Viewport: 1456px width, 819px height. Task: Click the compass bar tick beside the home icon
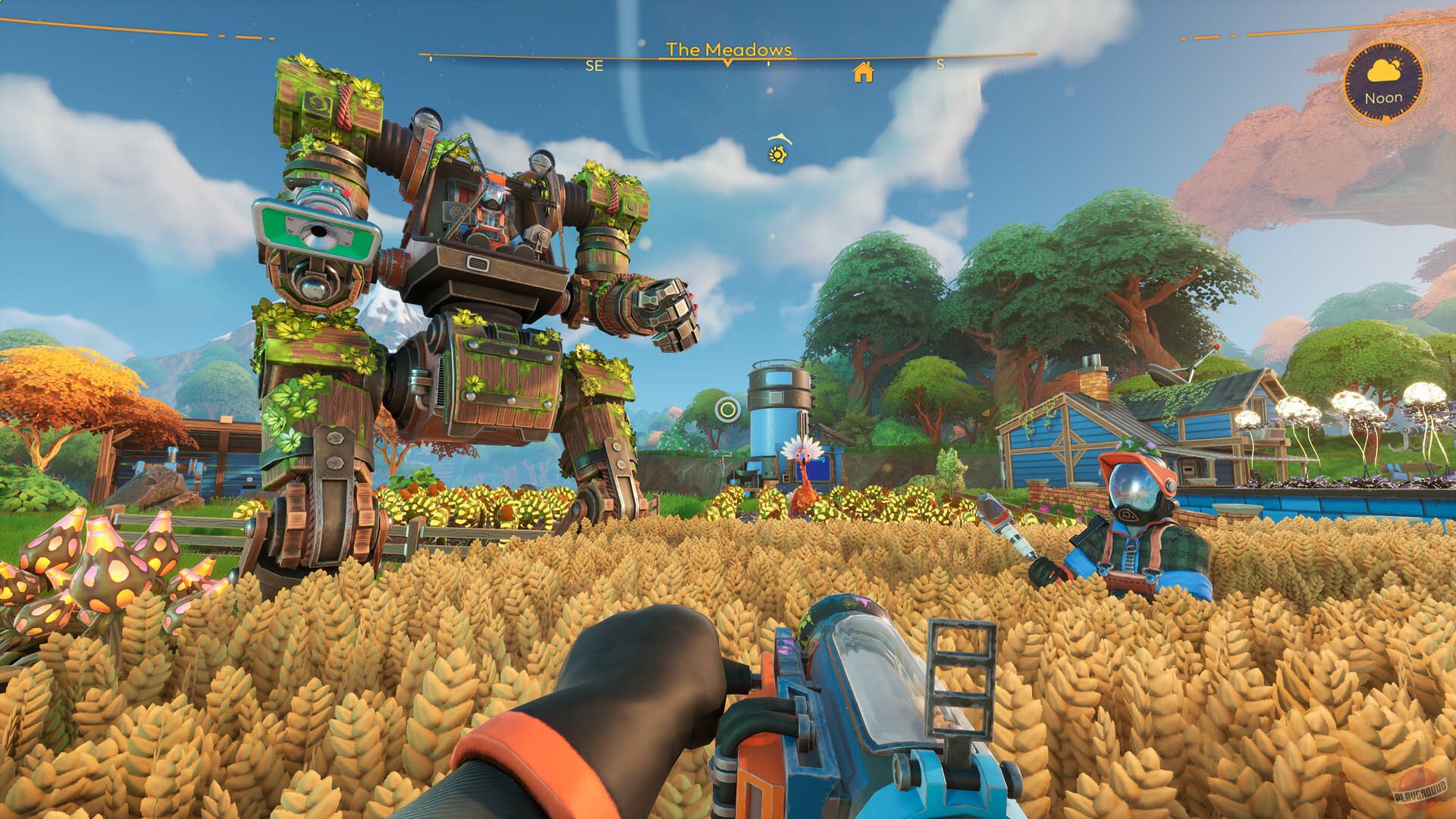click(x=768, y=64)
